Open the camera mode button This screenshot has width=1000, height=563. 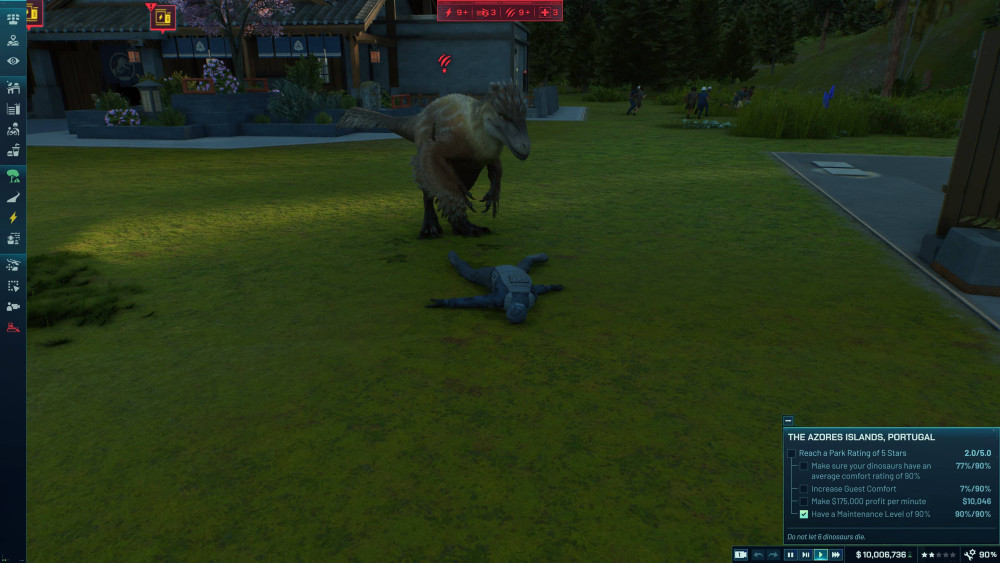[740, 554]
